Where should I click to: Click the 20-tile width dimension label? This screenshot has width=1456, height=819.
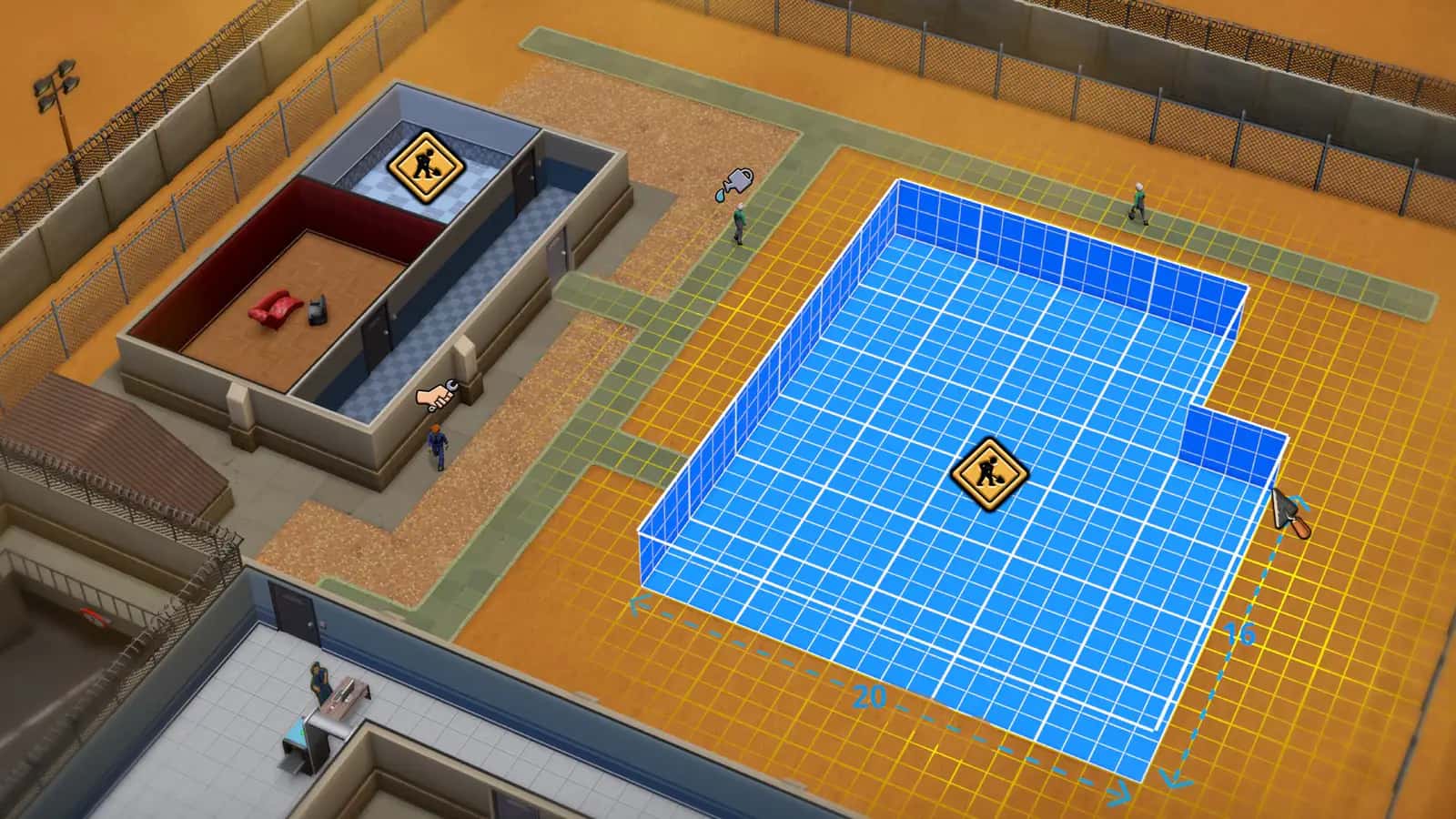pos(869,694)
